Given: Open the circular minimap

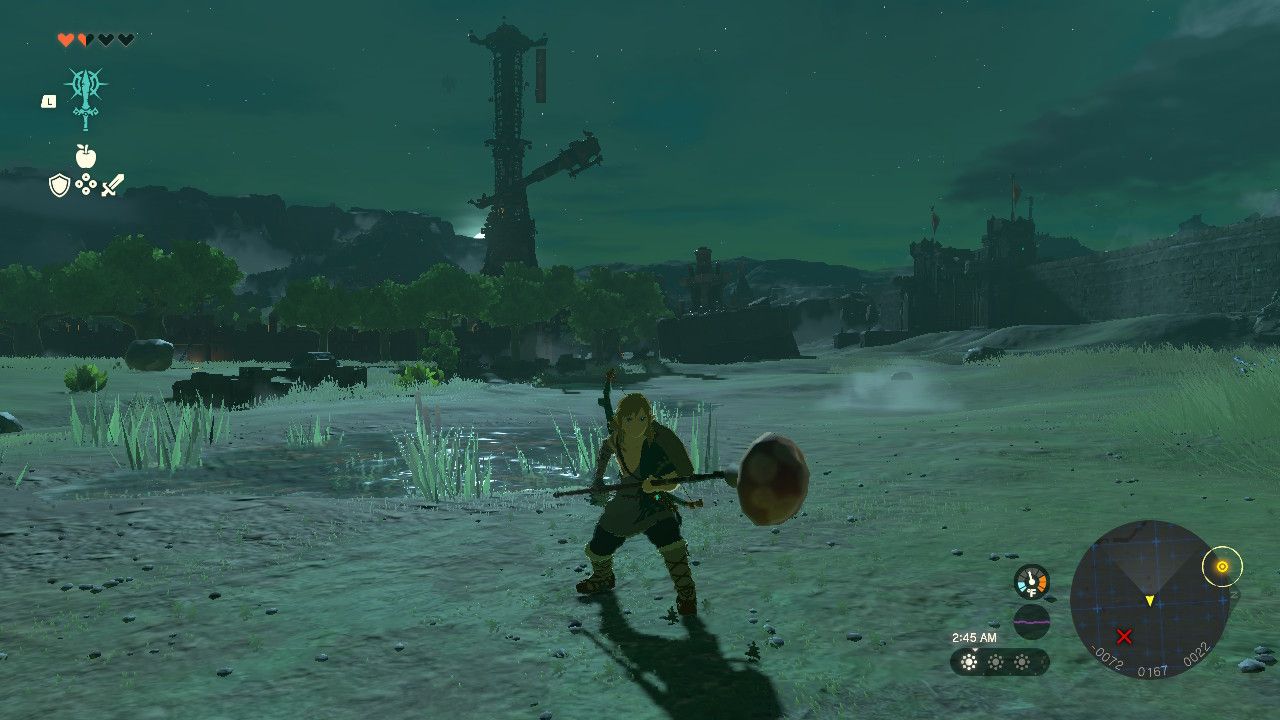Looking at the screenshot, I should tap(1150, 600).
